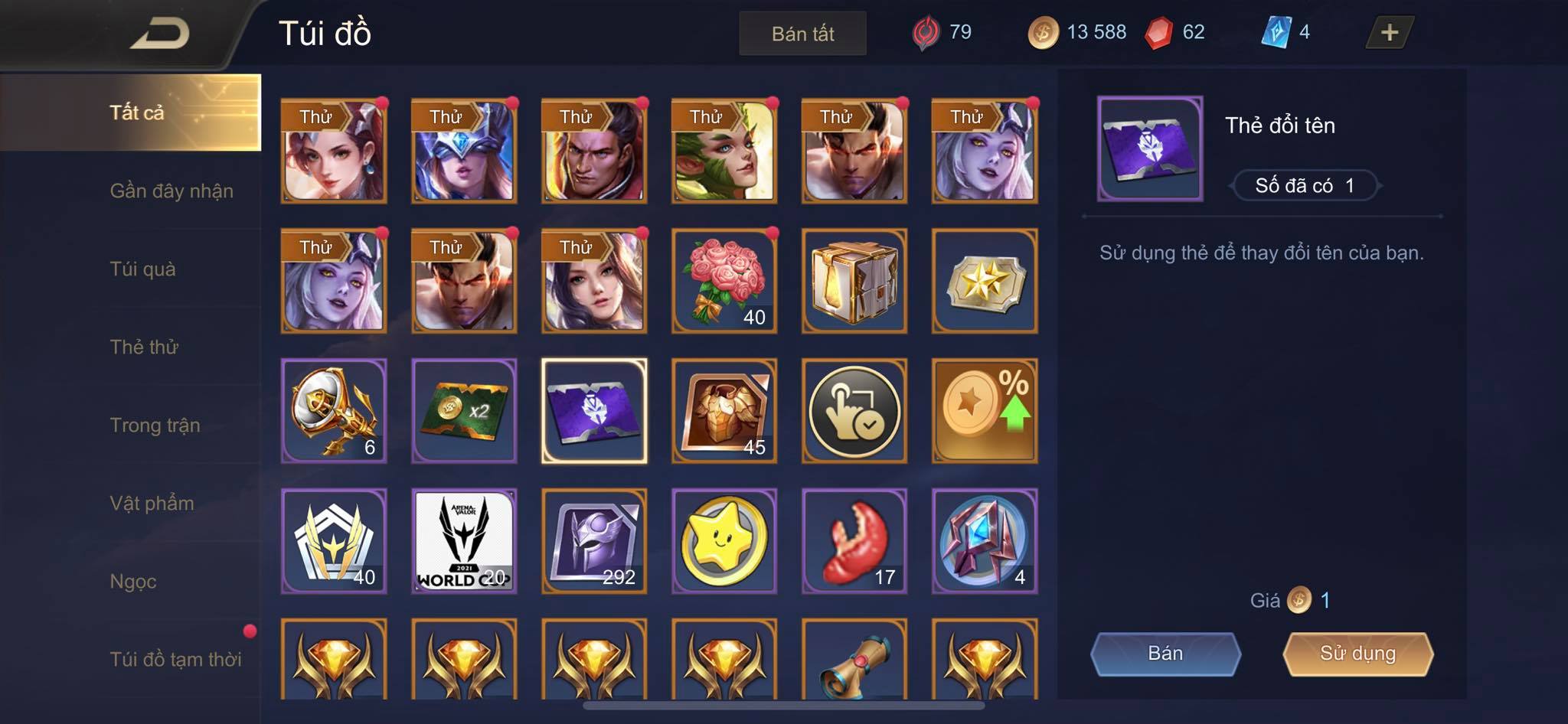View the Túi đồ tạm thời tab
The width and height of the screenshot is (1568, 724).
pos(175,659)
